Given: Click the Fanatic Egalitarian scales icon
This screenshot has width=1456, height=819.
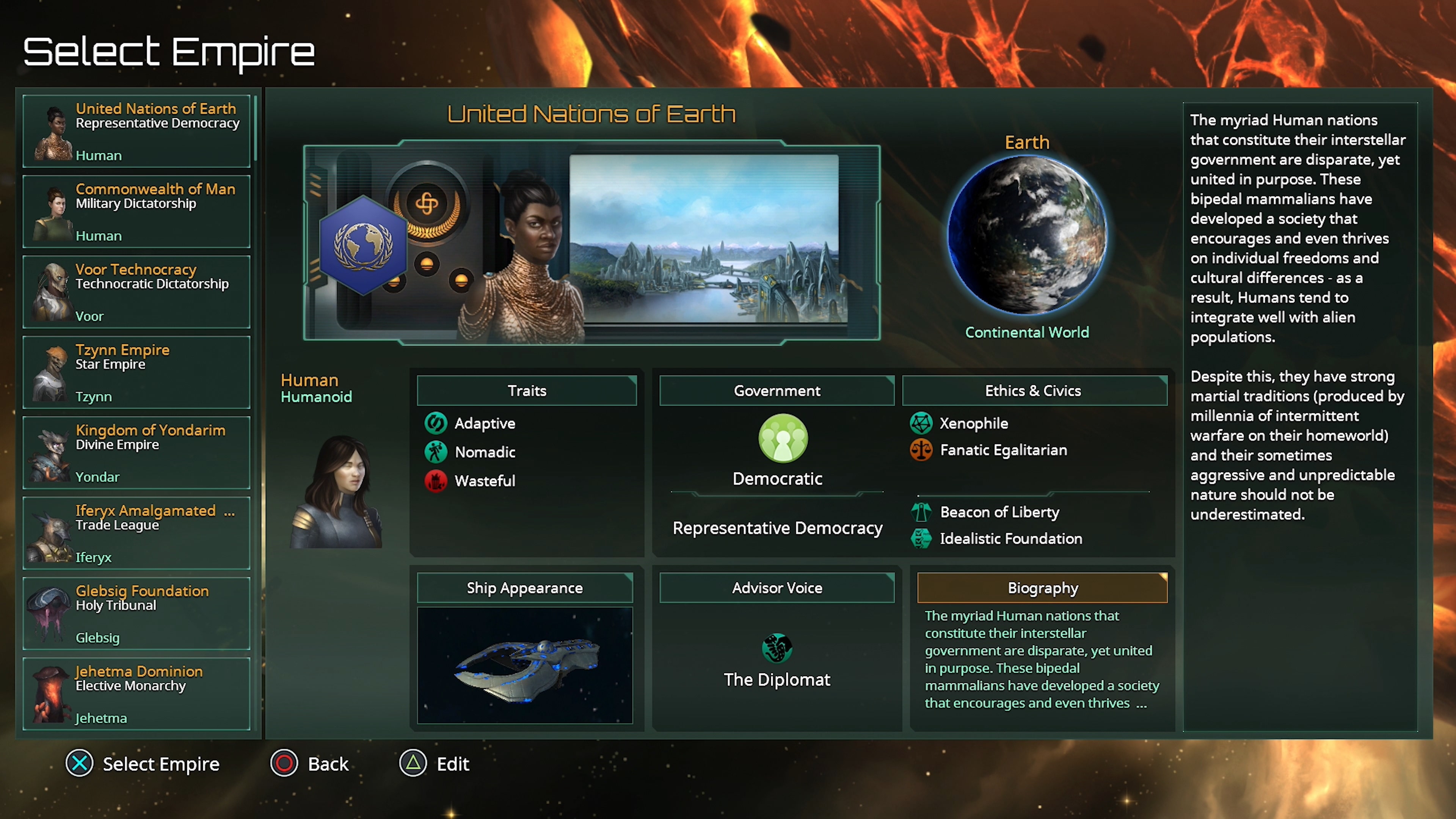Looking at the screenshot, I should (x=921, y=450).
